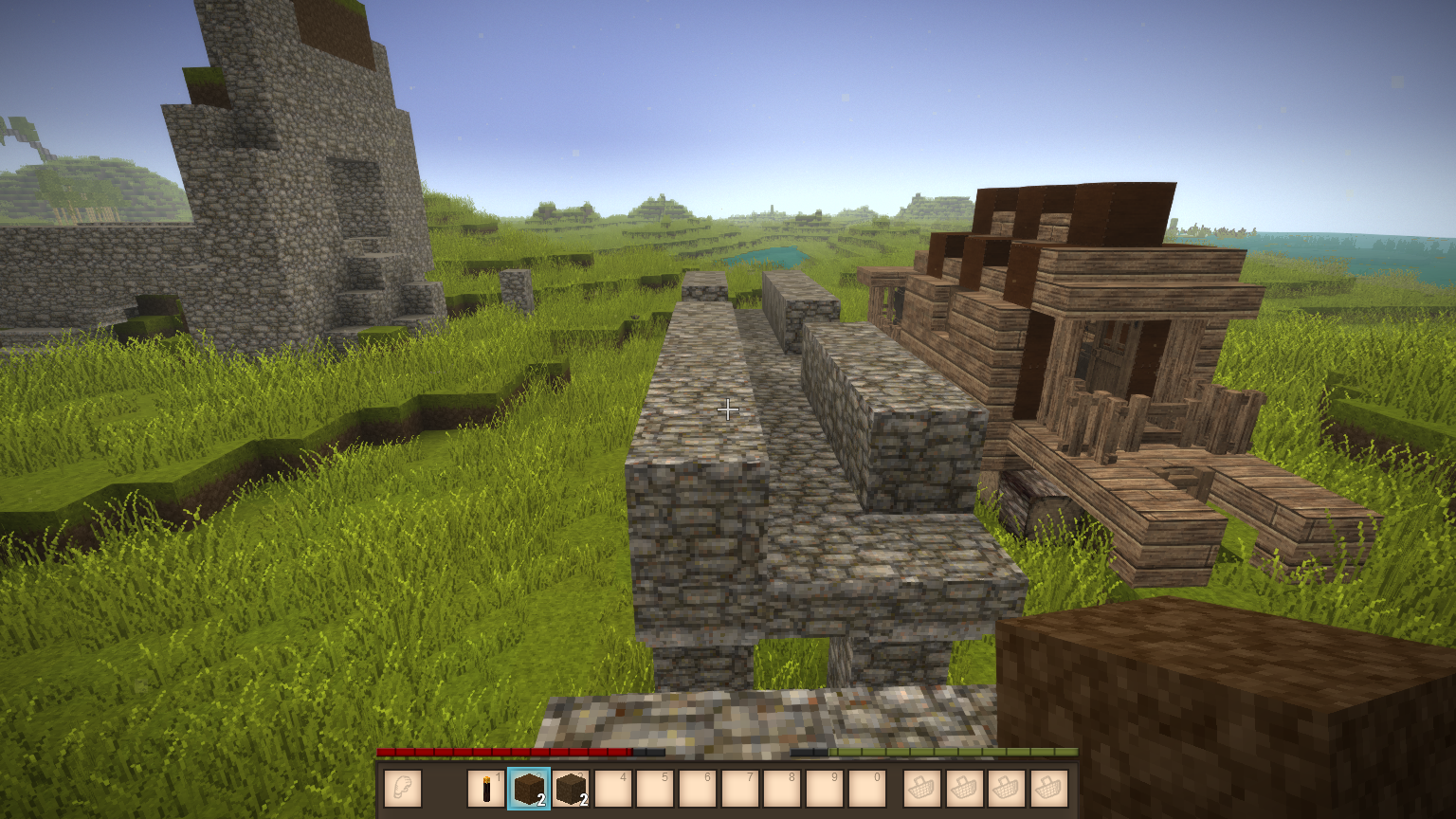Choose the empty hotbar slot numbered 4
The image size is (1456, 819).
613,789
